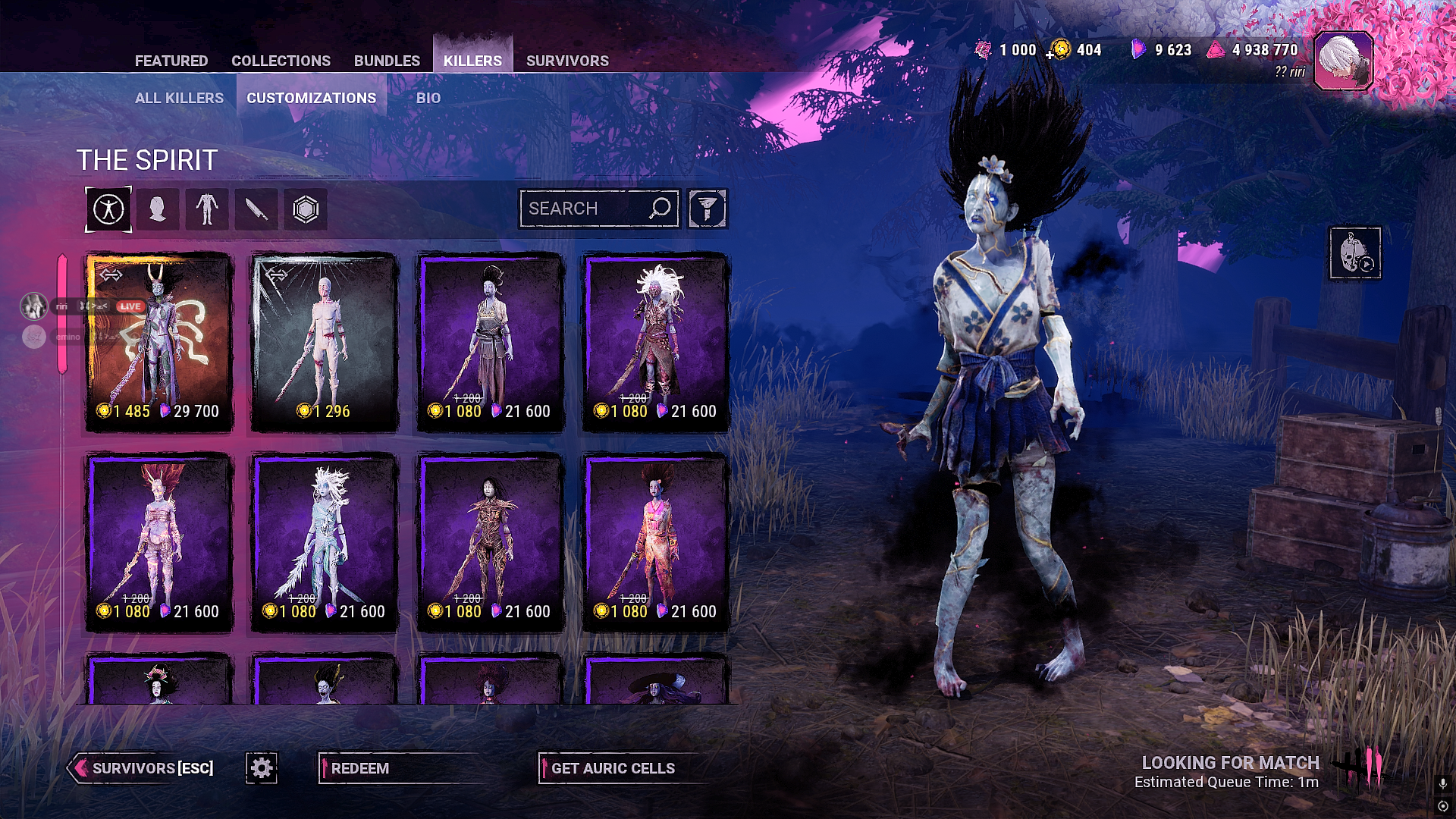The image size is (1456, 819).
Task: Toggle the mori preview icon
Action: click(1355, 253)
